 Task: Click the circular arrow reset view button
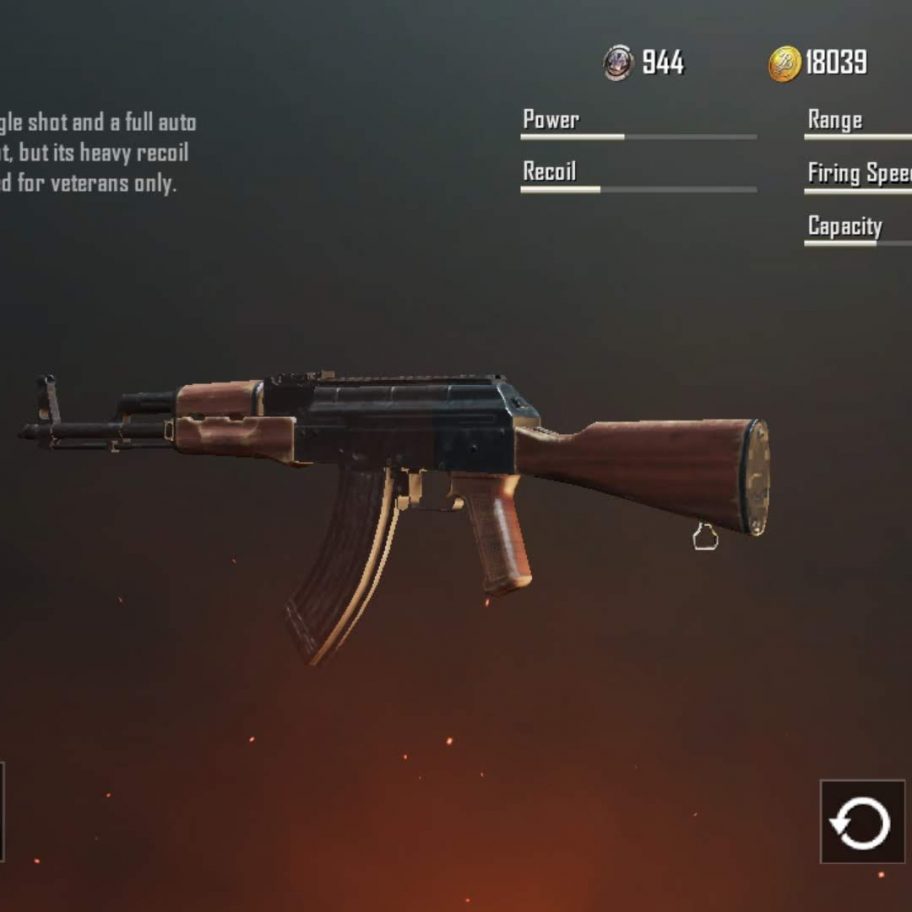click(861, 822)
